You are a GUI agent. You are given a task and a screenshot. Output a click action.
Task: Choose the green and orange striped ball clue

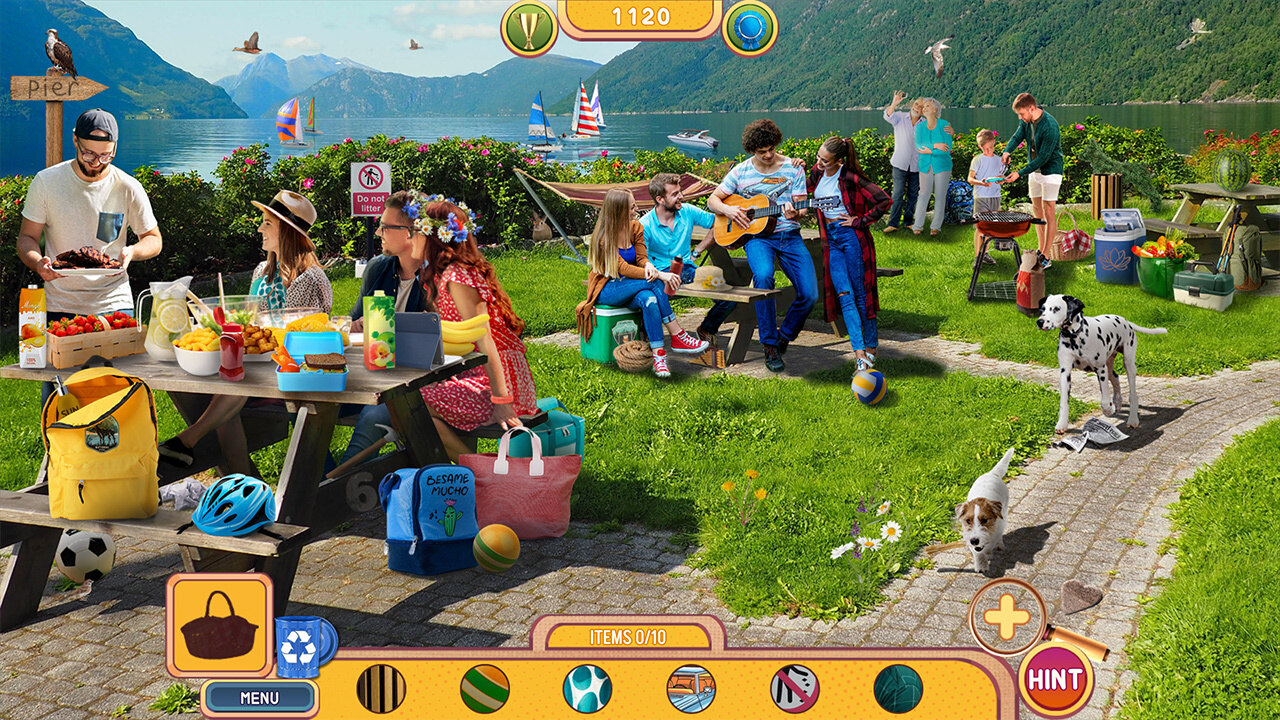tap(485, 688)
